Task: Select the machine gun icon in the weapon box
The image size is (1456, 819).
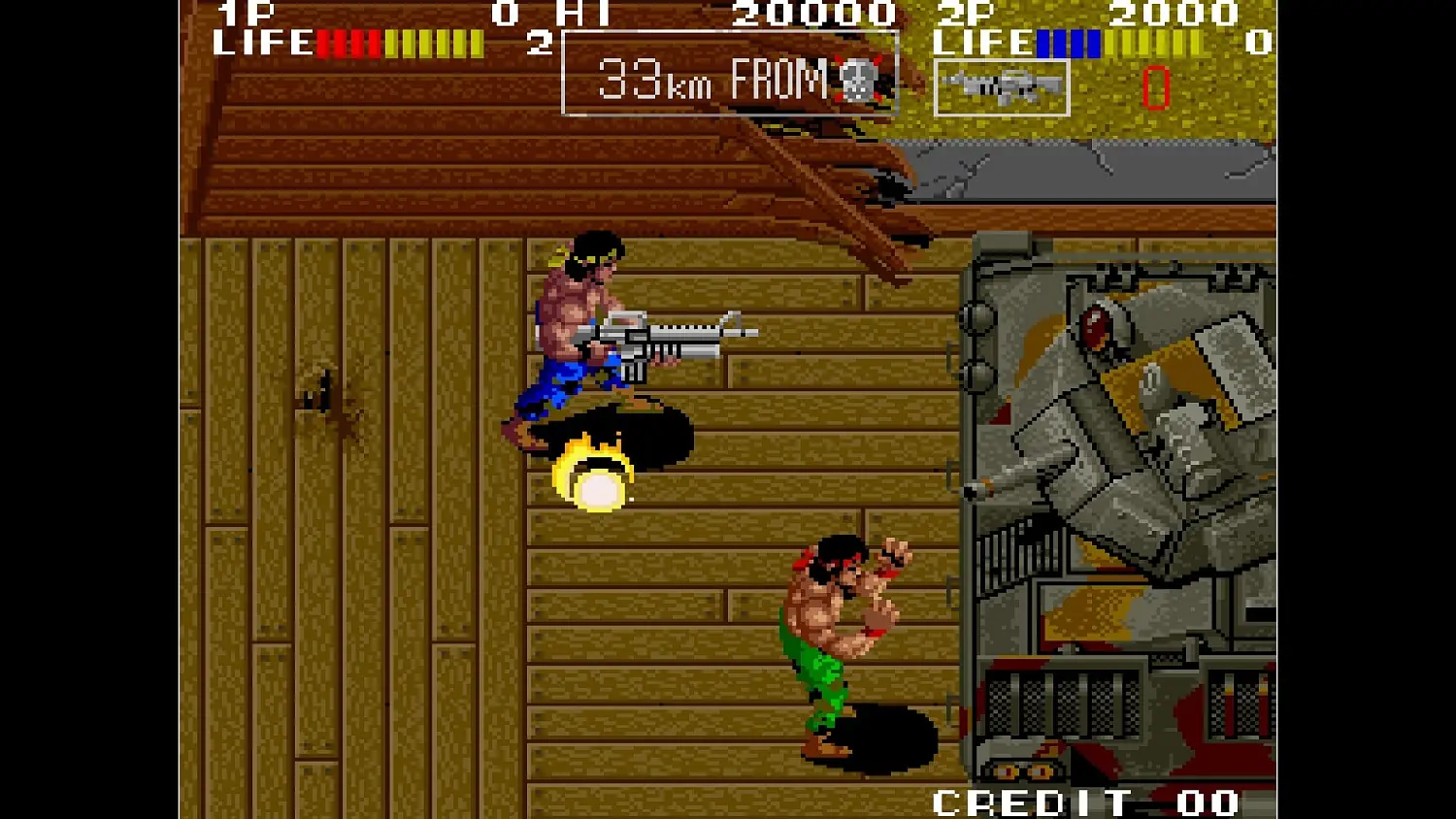Action: click(1002, 89)
